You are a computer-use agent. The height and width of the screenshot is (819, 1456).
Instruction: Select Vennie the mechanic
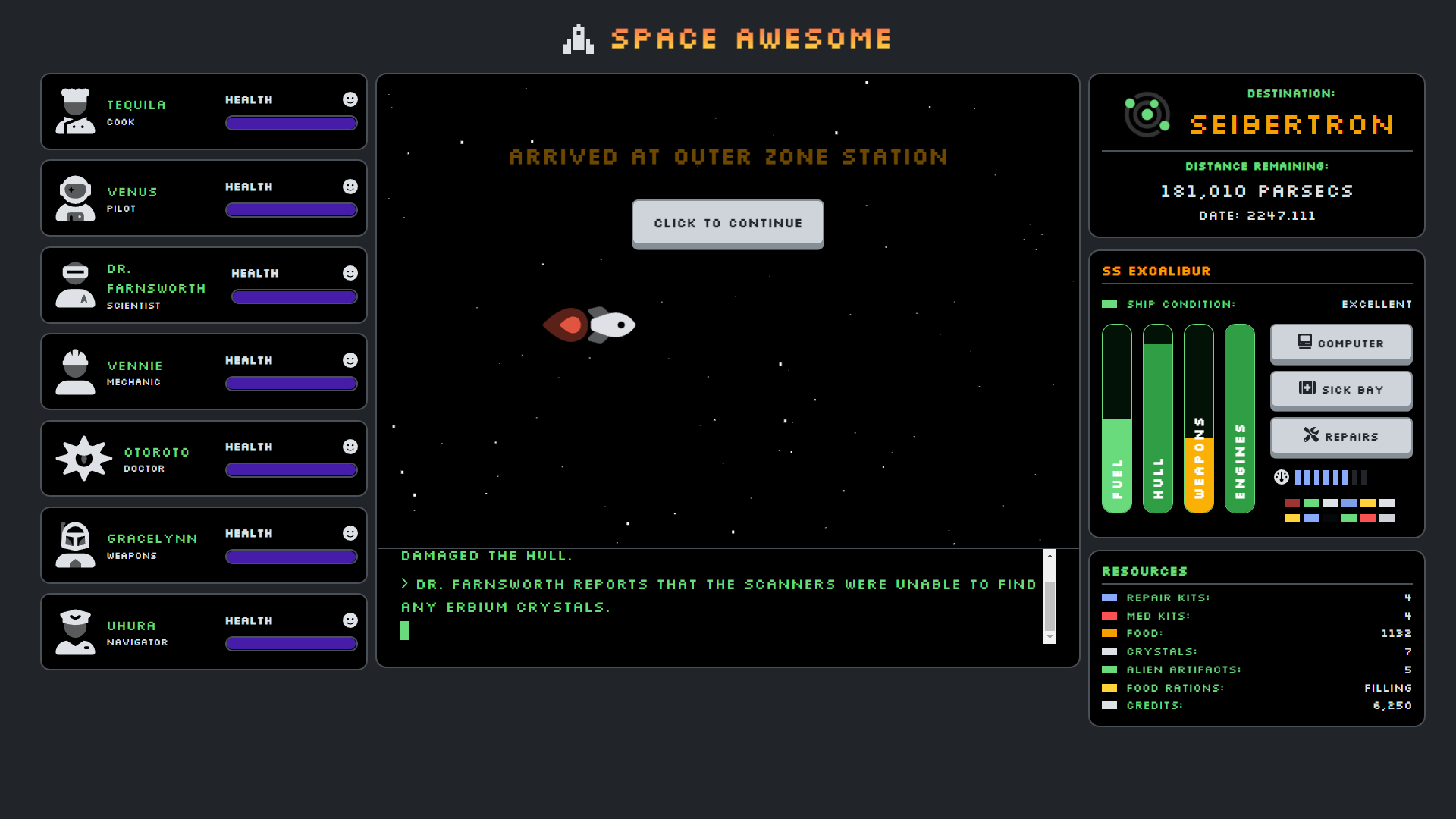[x=203, y=372]
